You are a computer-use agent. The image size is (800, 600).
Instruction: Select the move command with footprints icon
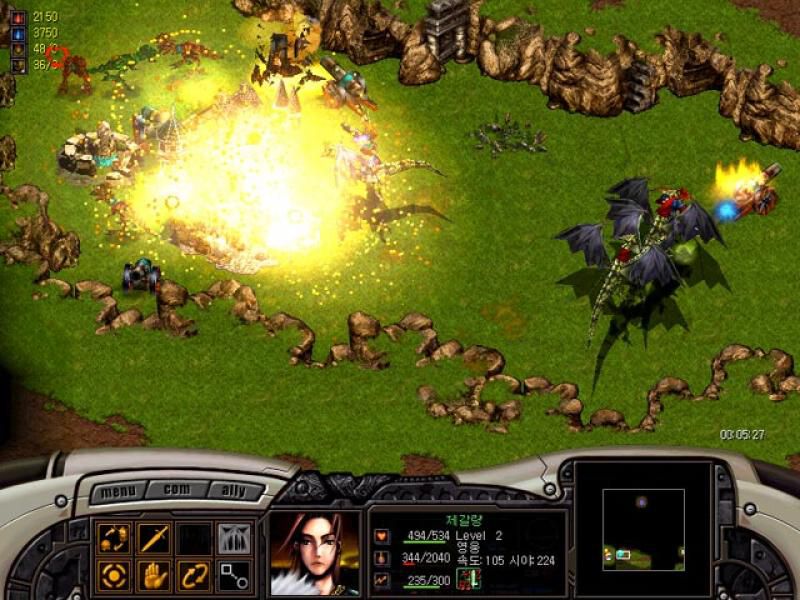(114, 539)
